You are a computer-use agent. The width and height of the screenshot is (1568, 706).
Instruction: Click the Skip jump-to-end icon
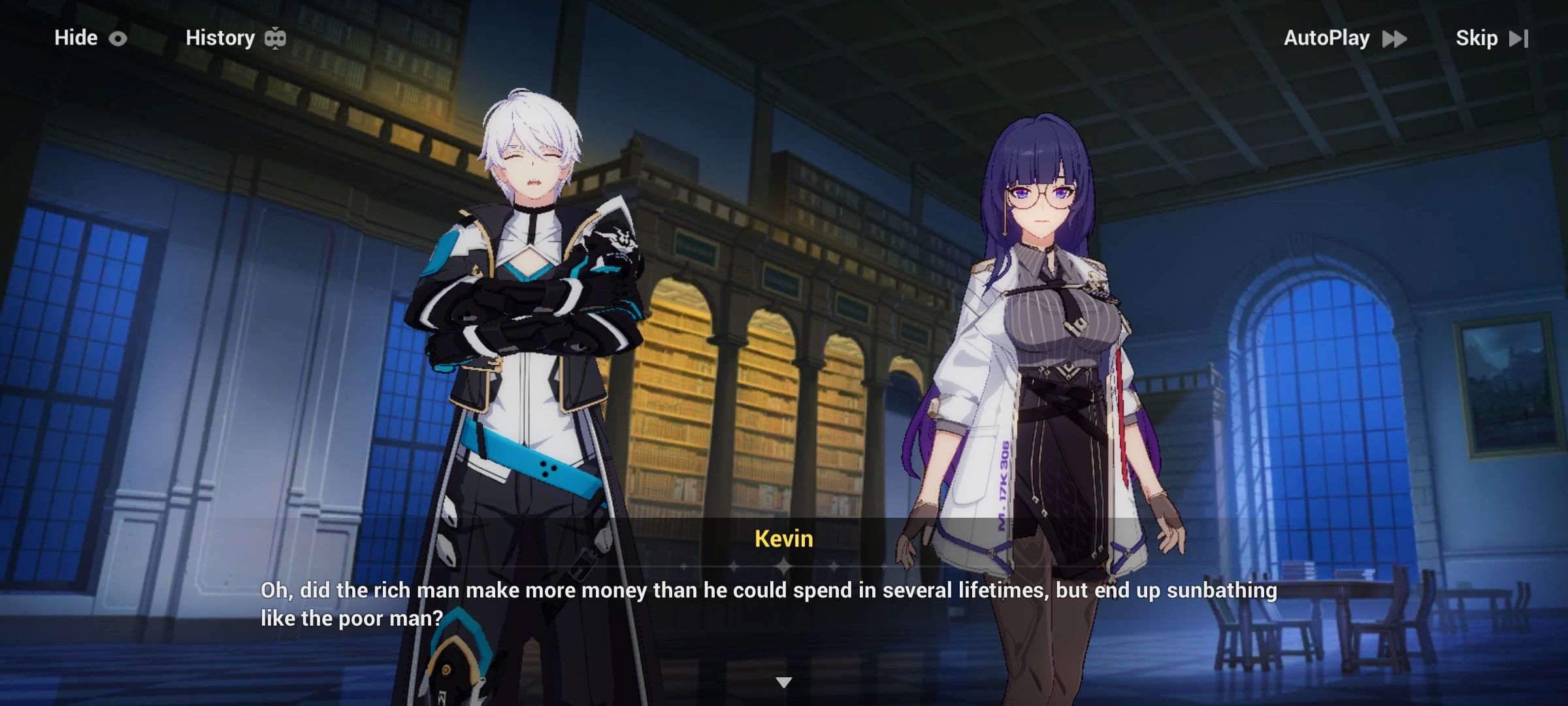tap(1520, 38)
